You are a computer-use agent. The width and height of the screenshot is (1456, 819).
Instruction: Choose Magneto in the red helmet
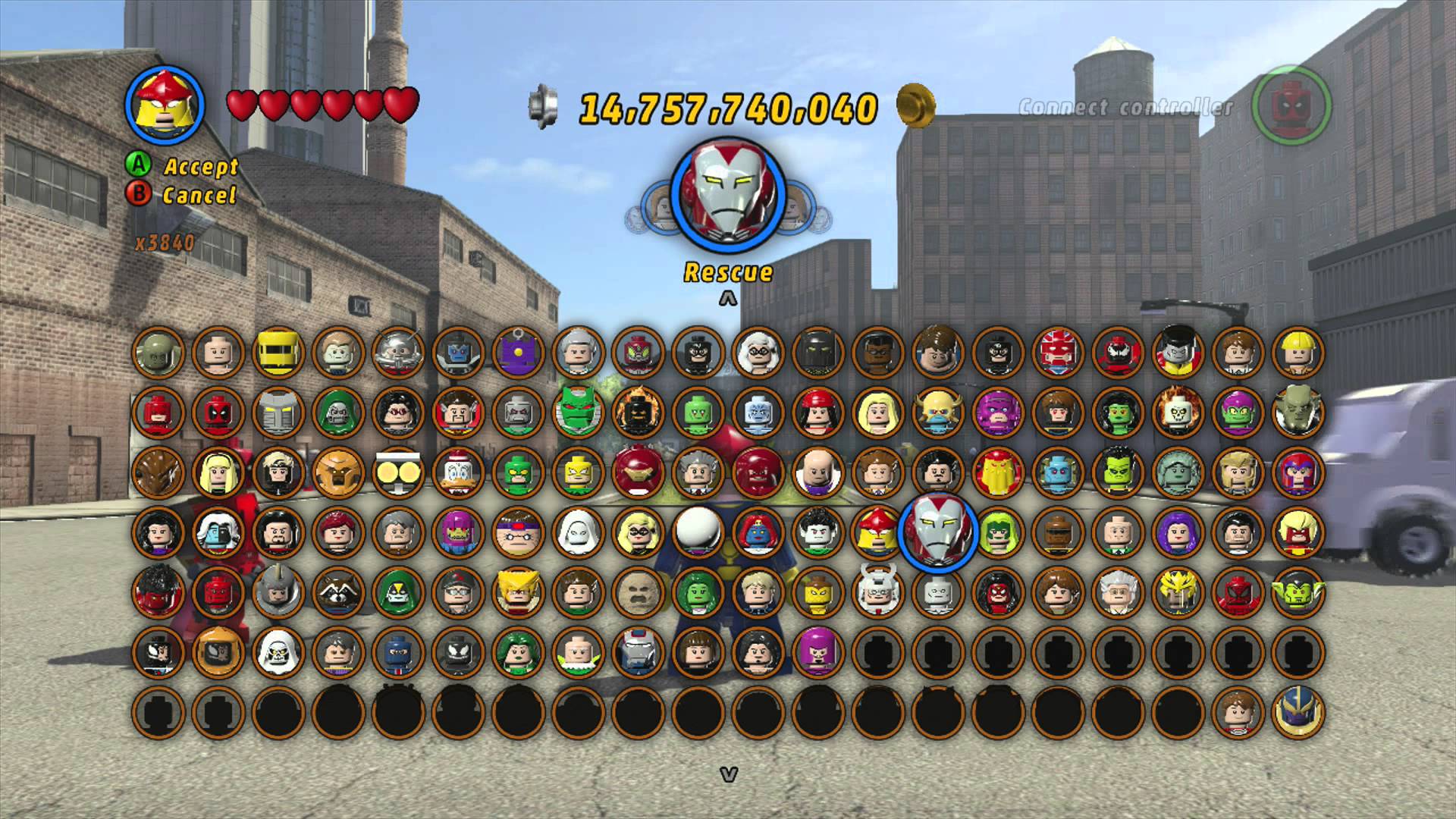1298,472
